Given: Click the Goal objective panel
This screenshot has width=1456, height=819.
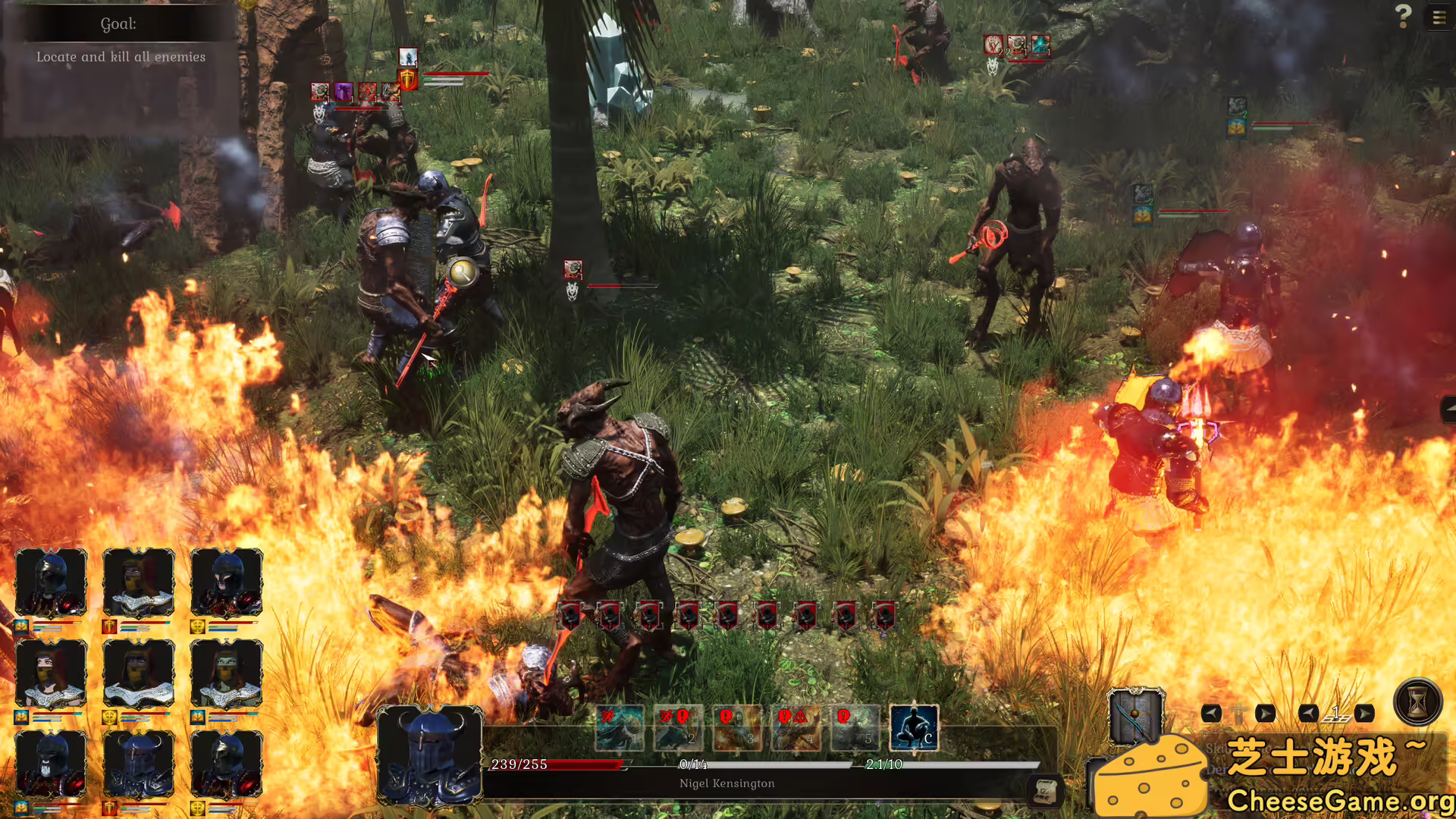Looking at the screenshot, I should (x=120, y=42).
